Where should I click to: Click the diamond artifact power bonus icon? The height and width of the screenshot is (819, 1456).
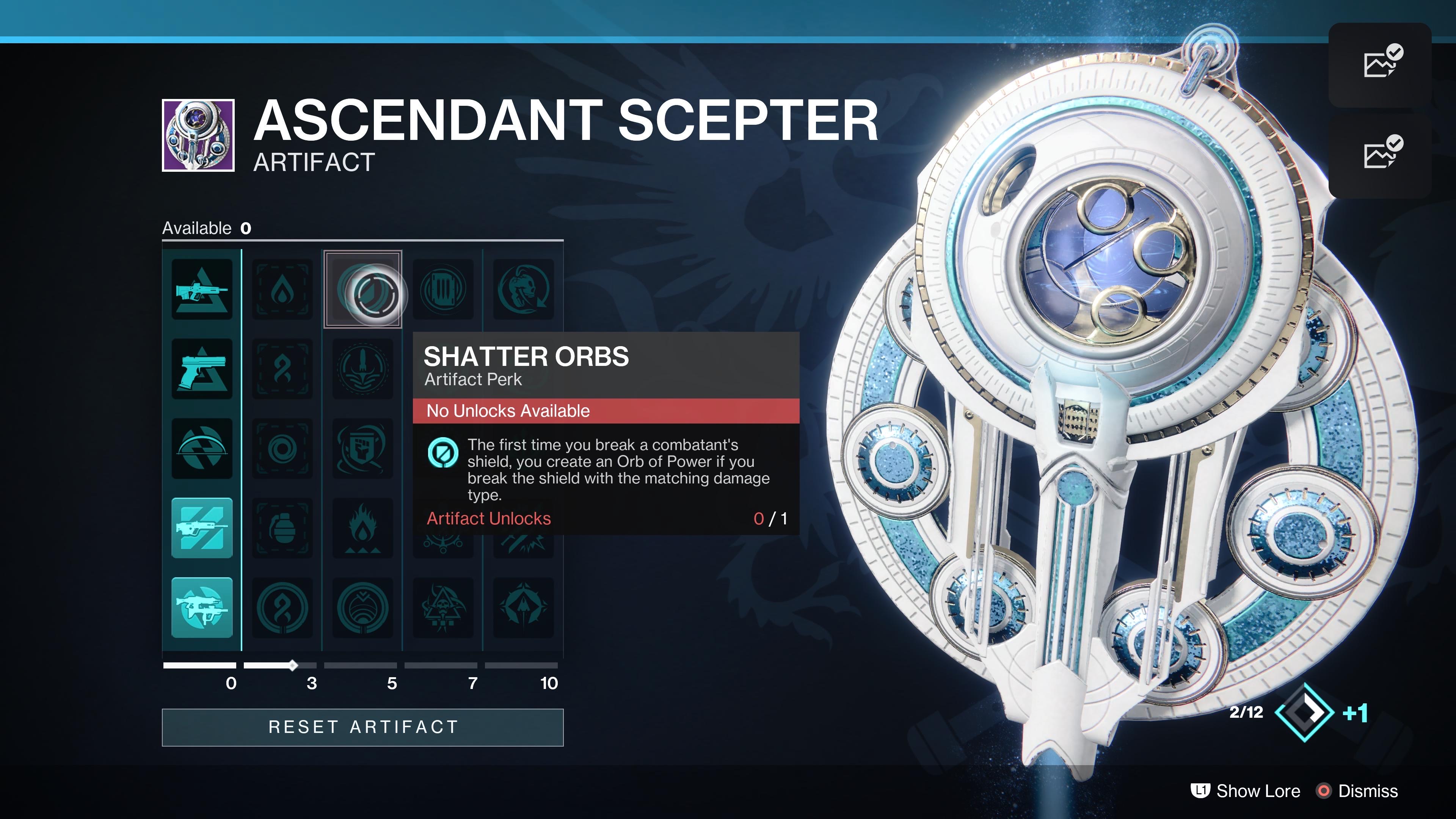pos(1304,712)
